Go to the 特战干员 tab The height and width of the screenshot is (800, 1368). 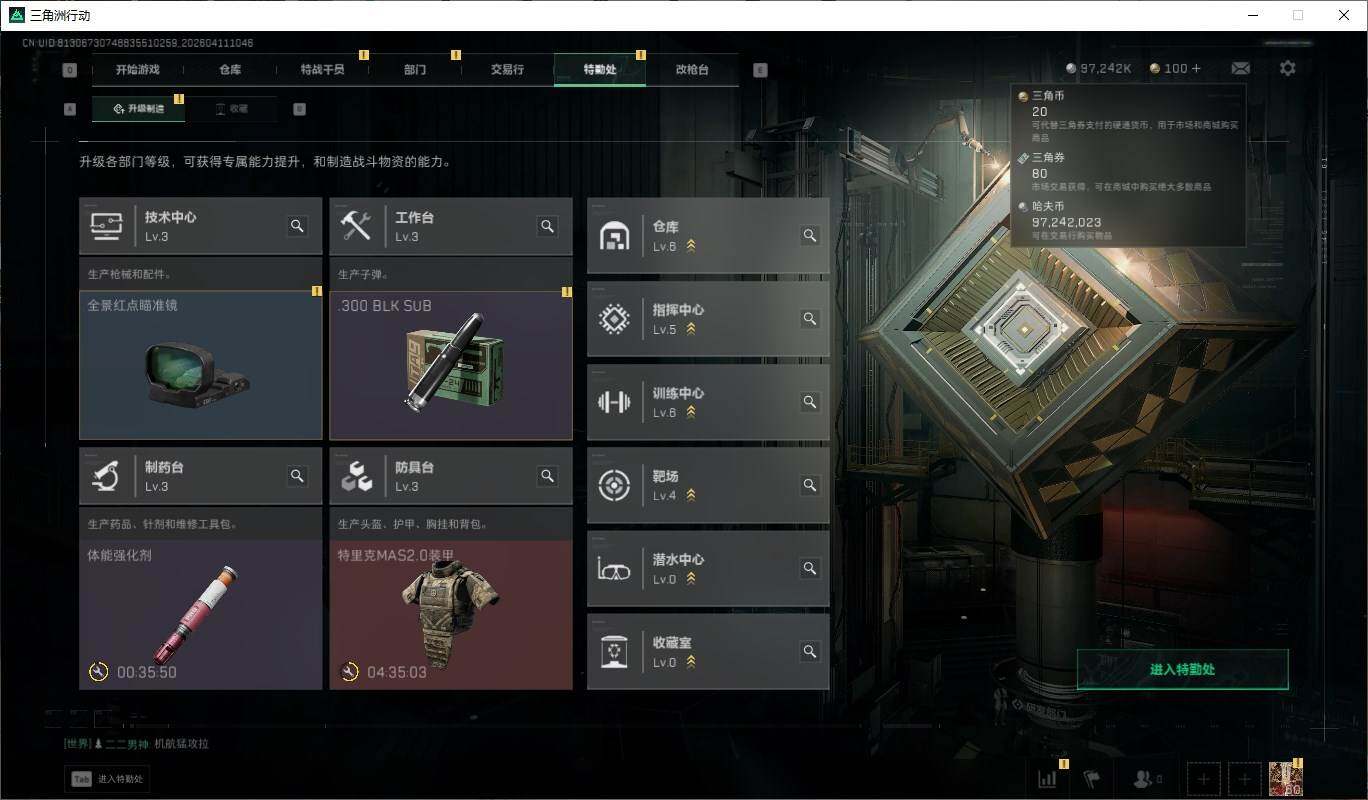[x=322, y=70]
